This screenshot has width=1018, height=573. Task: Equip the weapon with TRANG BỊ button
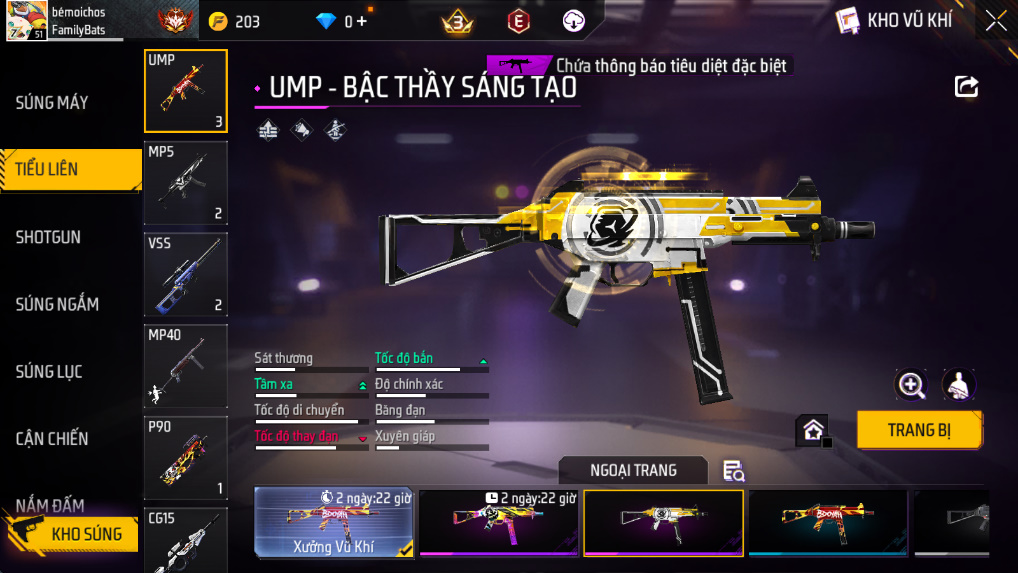tap(919, 430)
